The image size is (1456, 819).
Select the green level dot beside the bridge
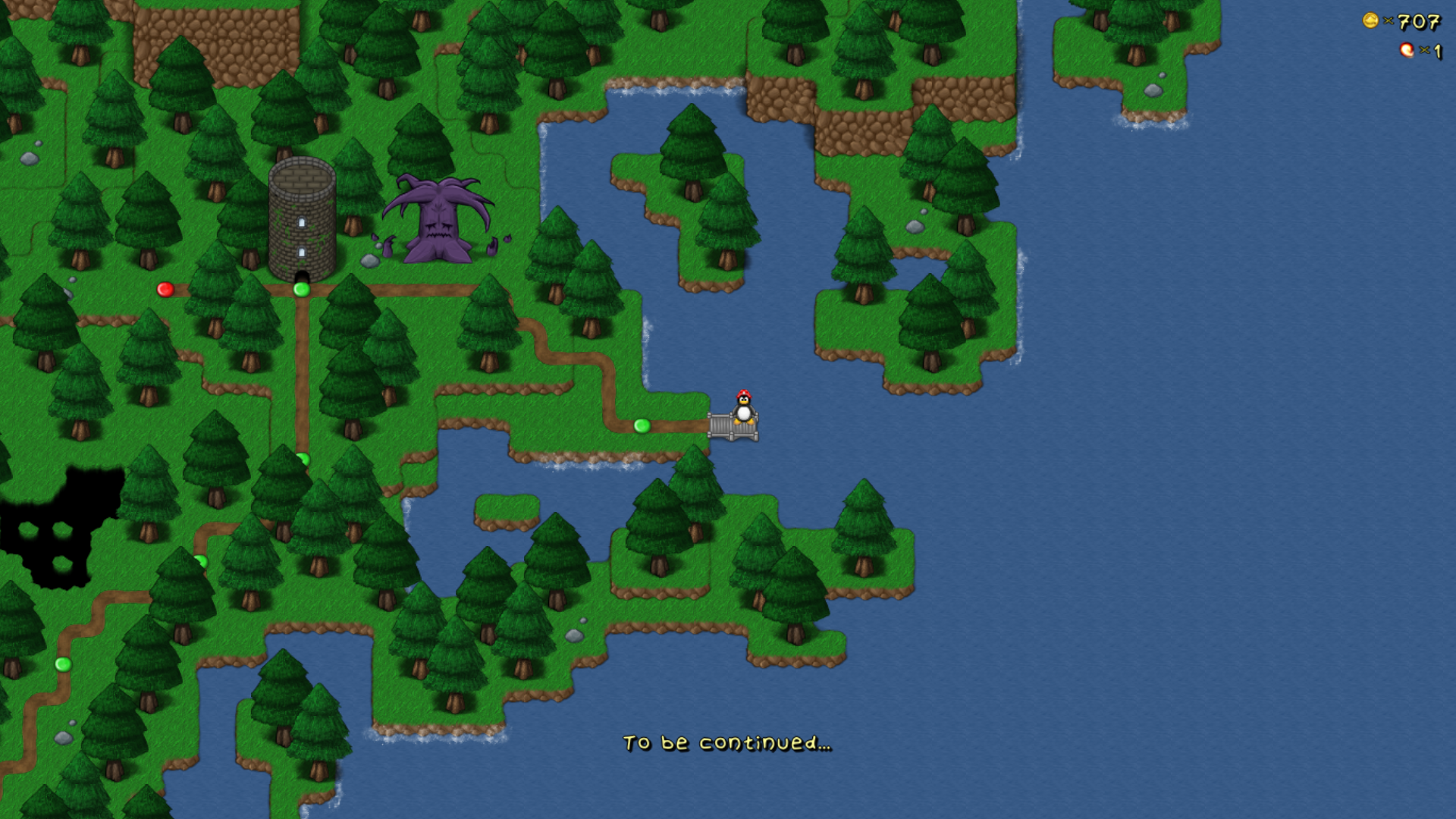[642, 425]
